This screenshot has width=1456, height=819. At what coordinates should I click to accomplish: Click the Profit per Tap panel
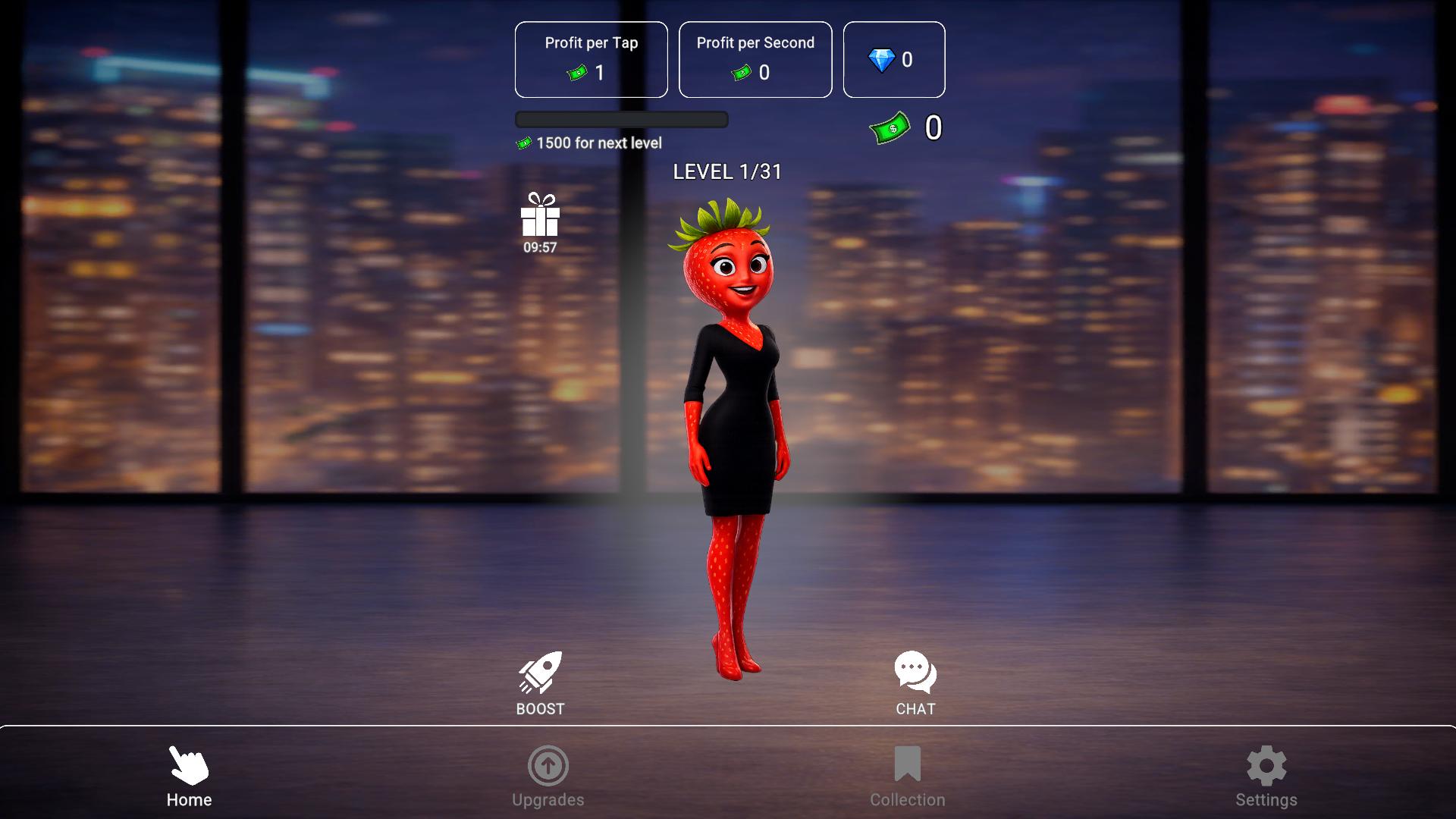click(591, 59)
